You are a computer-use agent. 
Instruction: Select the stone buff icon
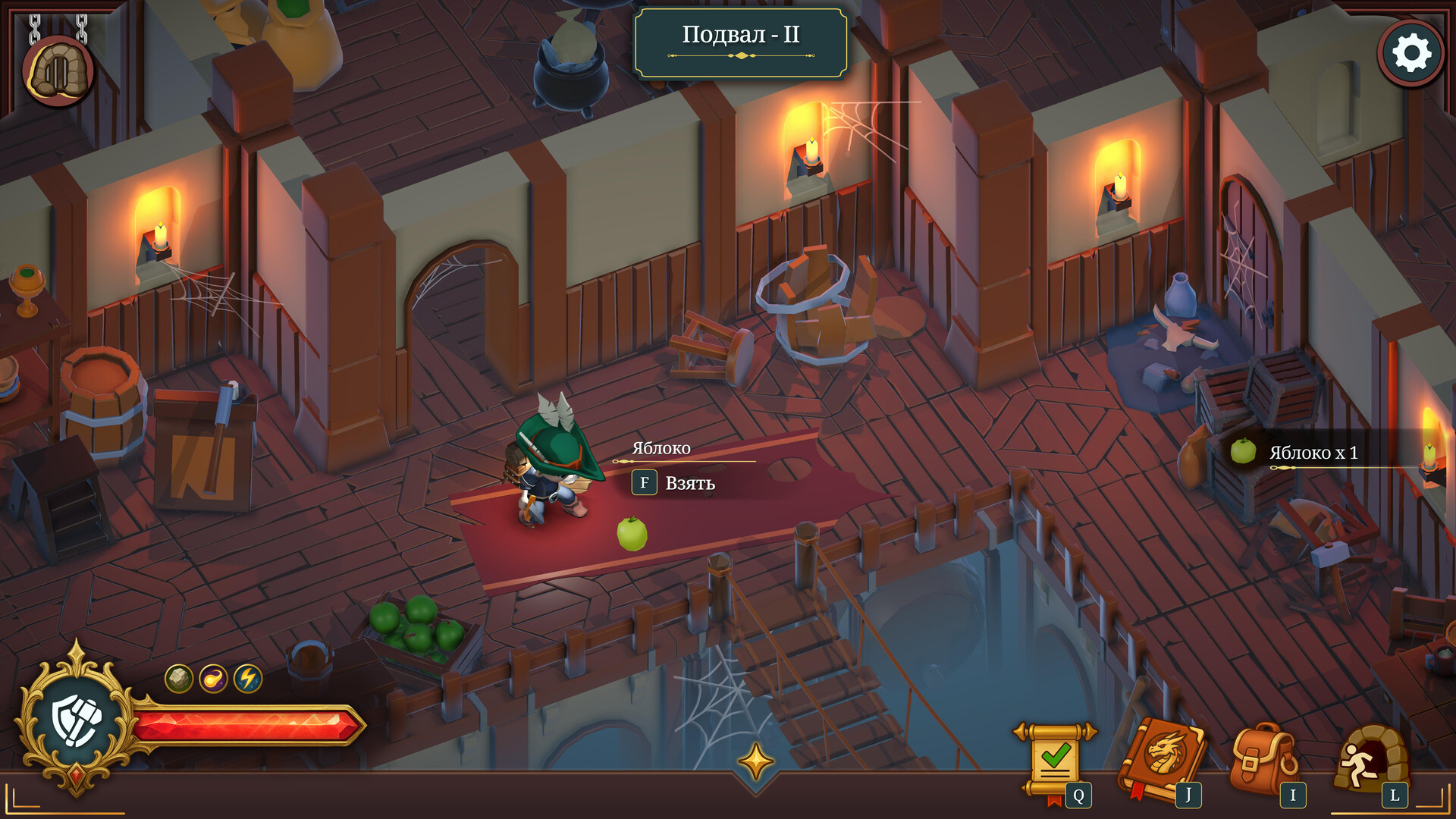[179, 678]
